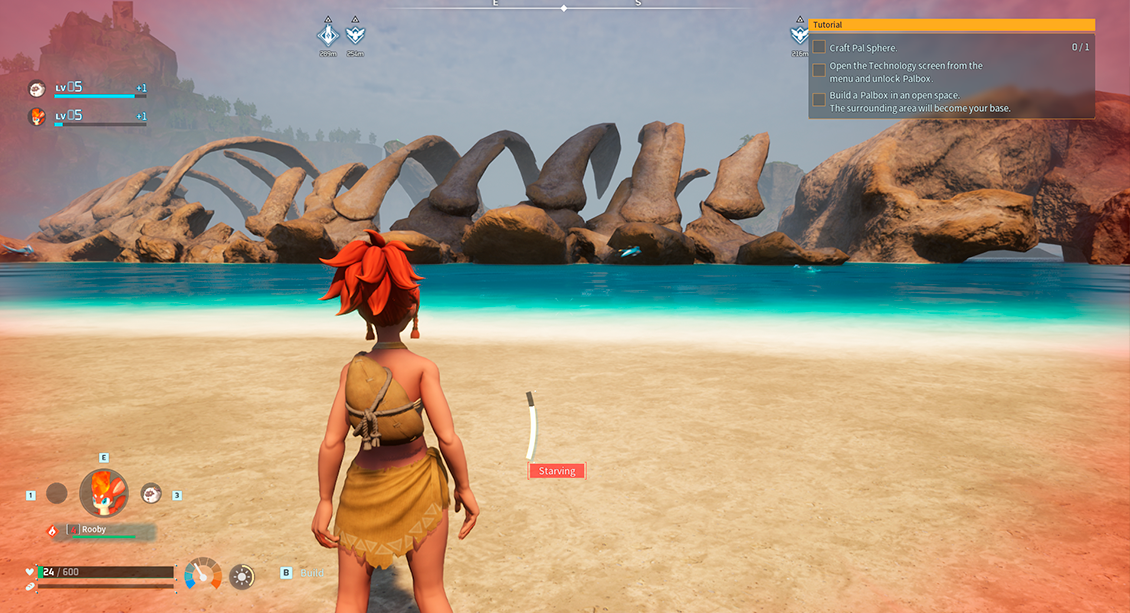Select the white fluffy pal party entry
Image resolution: width=1130 pixels, height=613 pixels.
(x=37, y=89)
